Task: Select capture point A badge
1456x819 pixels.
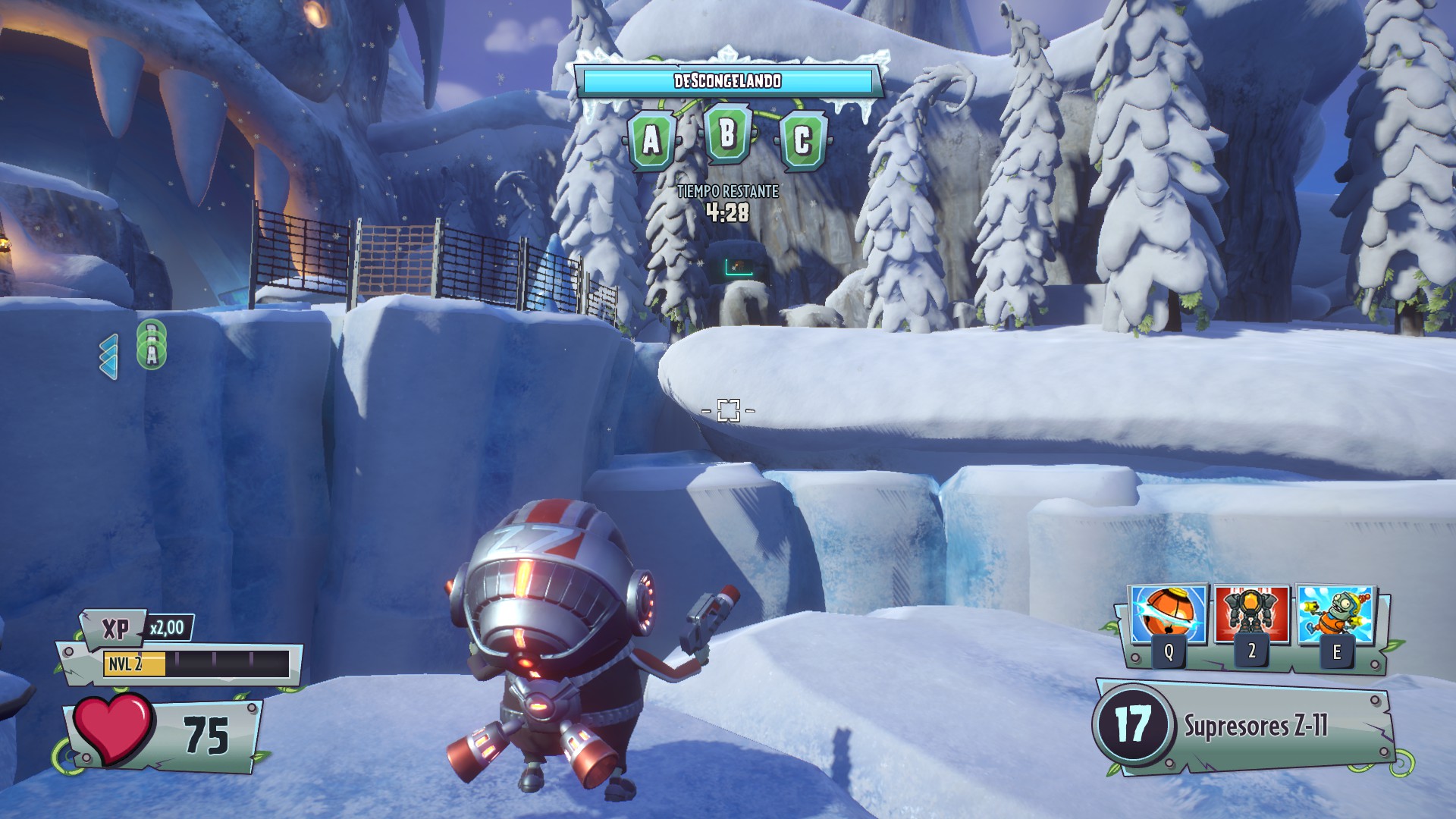Action: [651, 141]
